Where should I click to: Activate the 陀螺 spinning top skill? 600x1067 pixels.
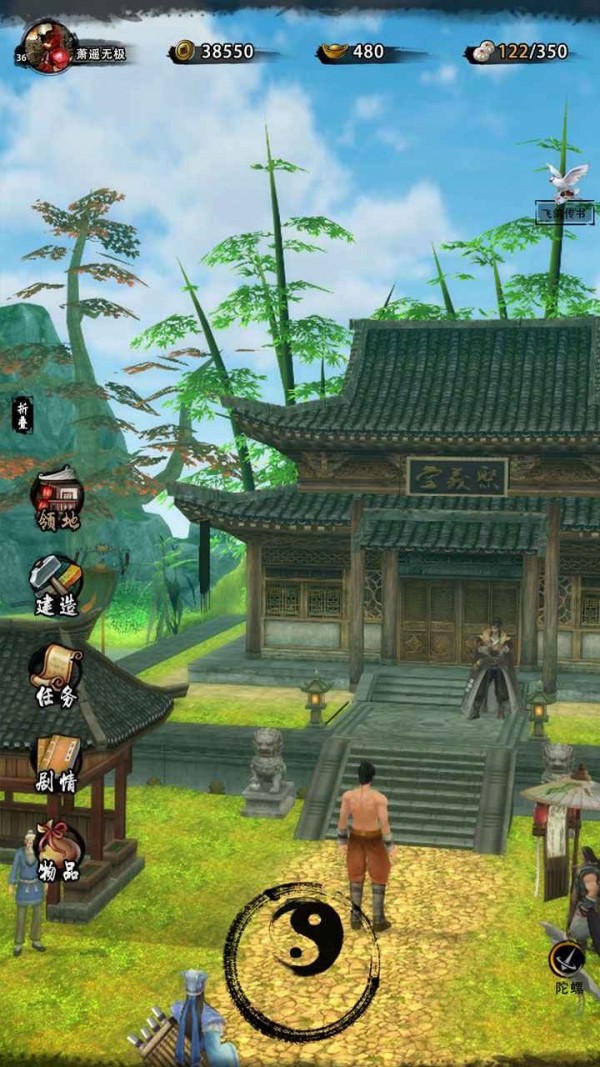click(567, 964)
